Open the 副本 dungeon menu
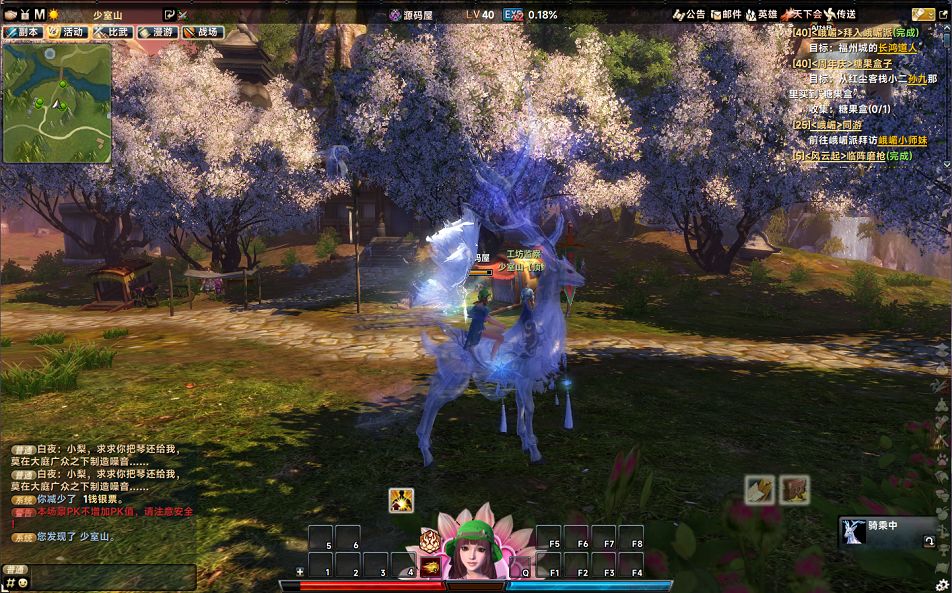 click(x=24, y=32)
